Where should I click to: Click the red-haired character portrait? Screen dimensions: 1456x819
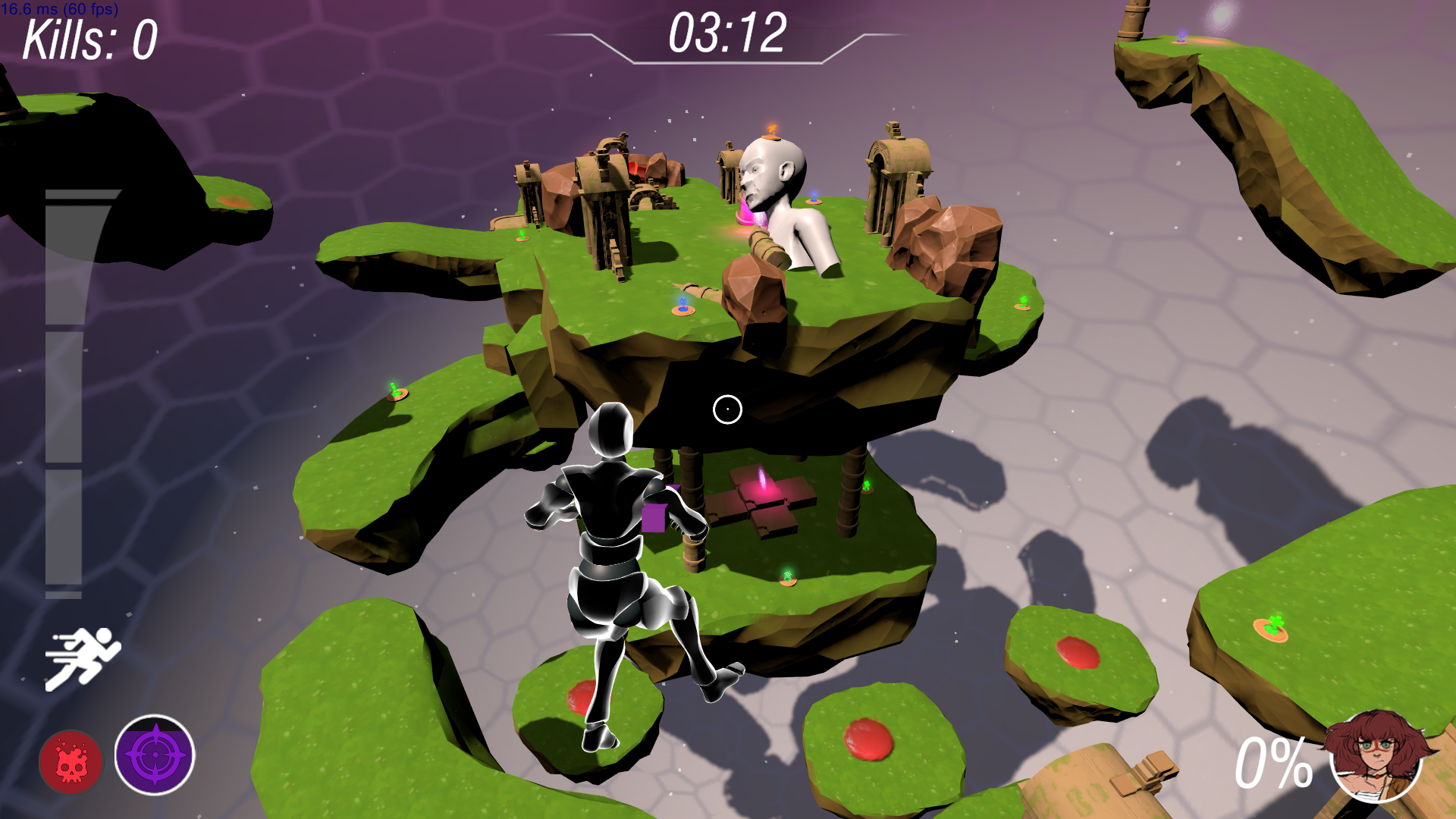pos(1376,755)
